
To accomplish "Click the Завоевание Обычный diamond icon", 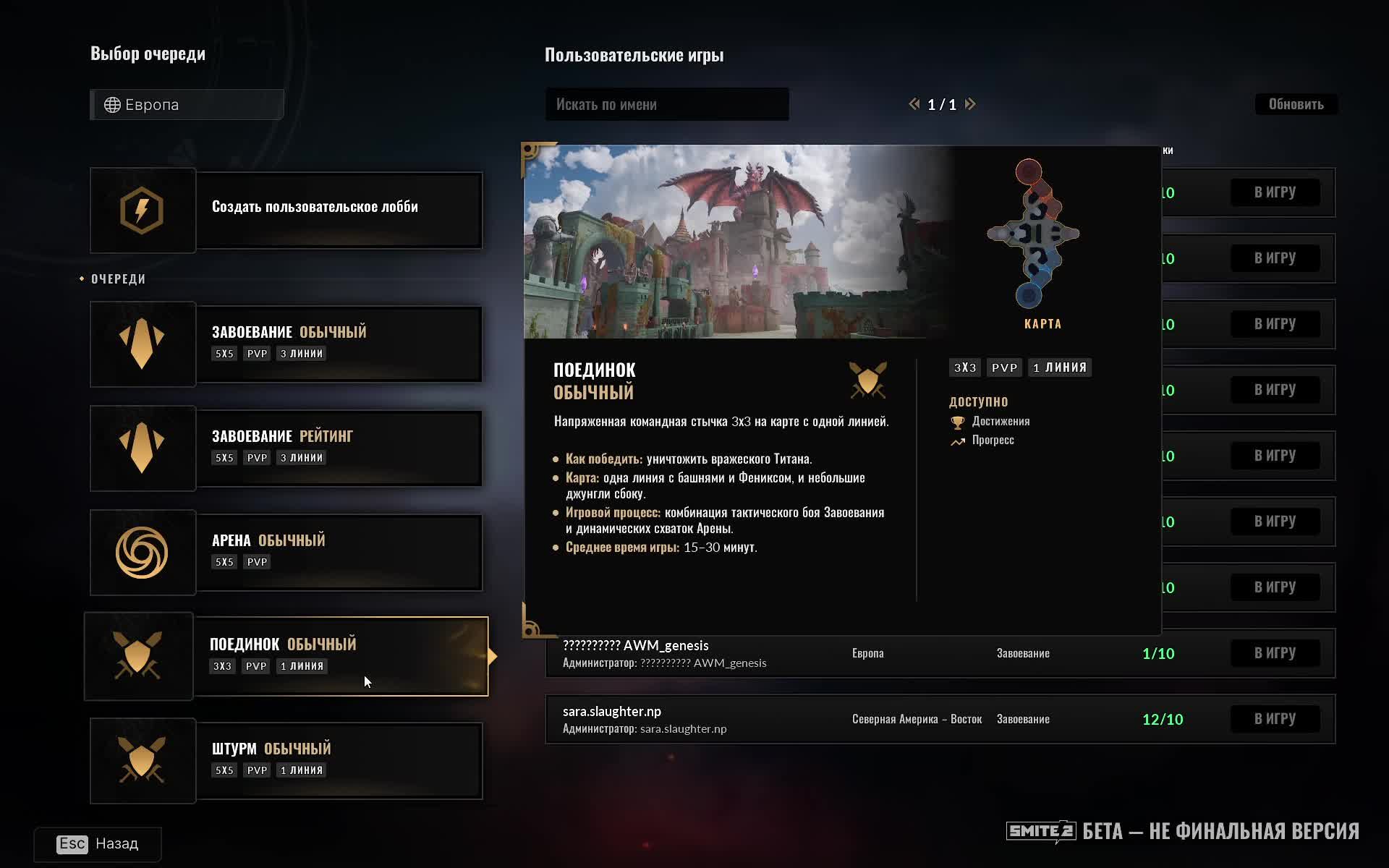I will coord(143,344).
